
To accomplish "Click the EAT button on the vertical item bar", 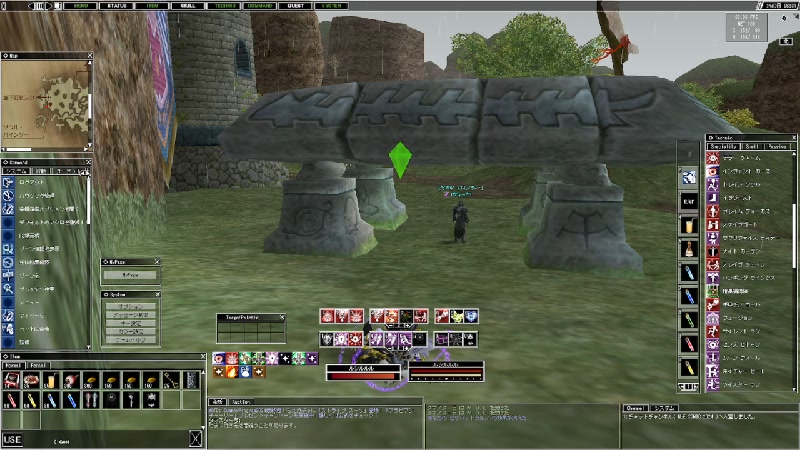I will point(688,201).
